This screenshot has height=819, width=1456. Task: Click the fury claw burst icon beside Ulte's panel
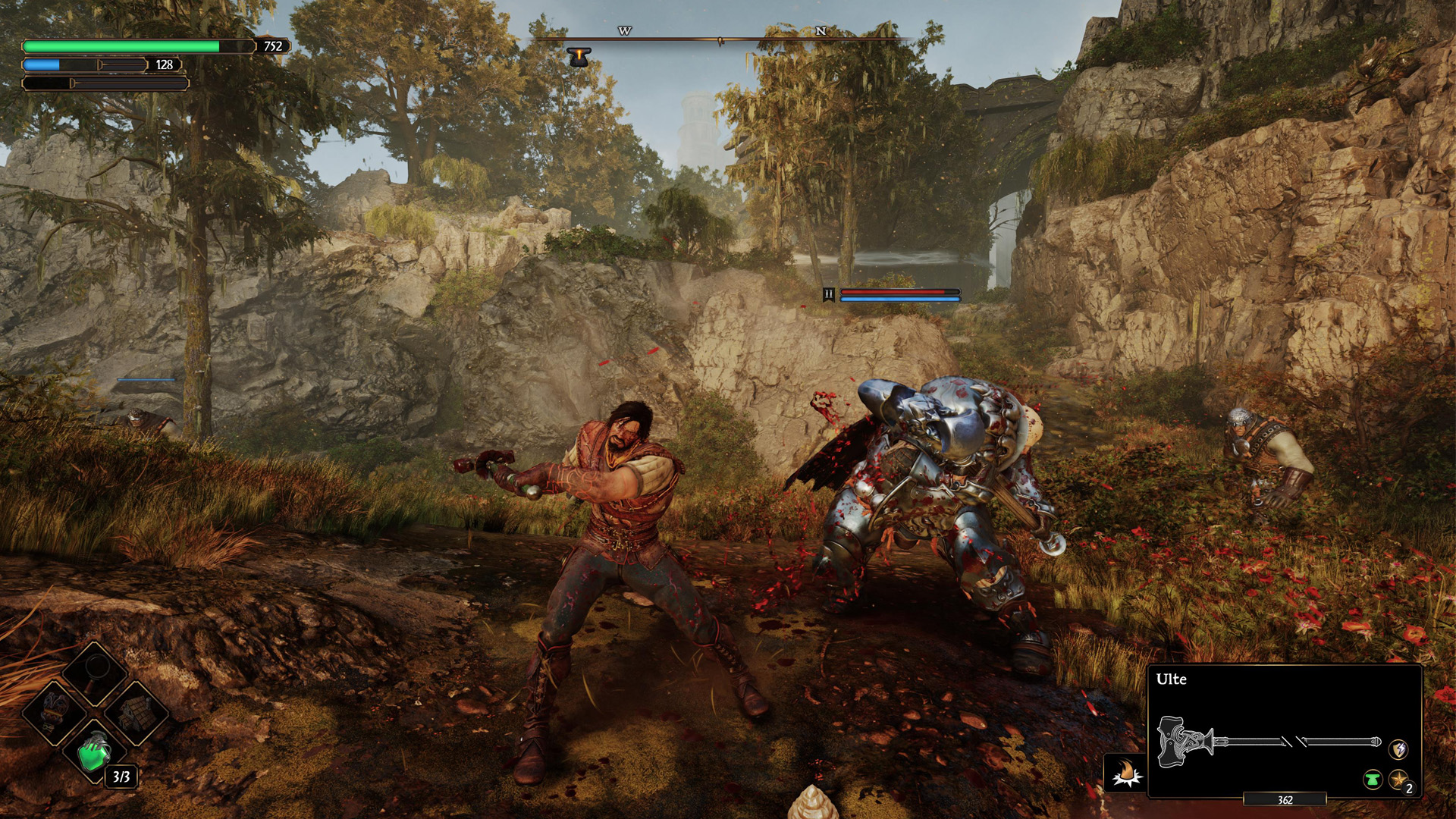[1125, 770]
